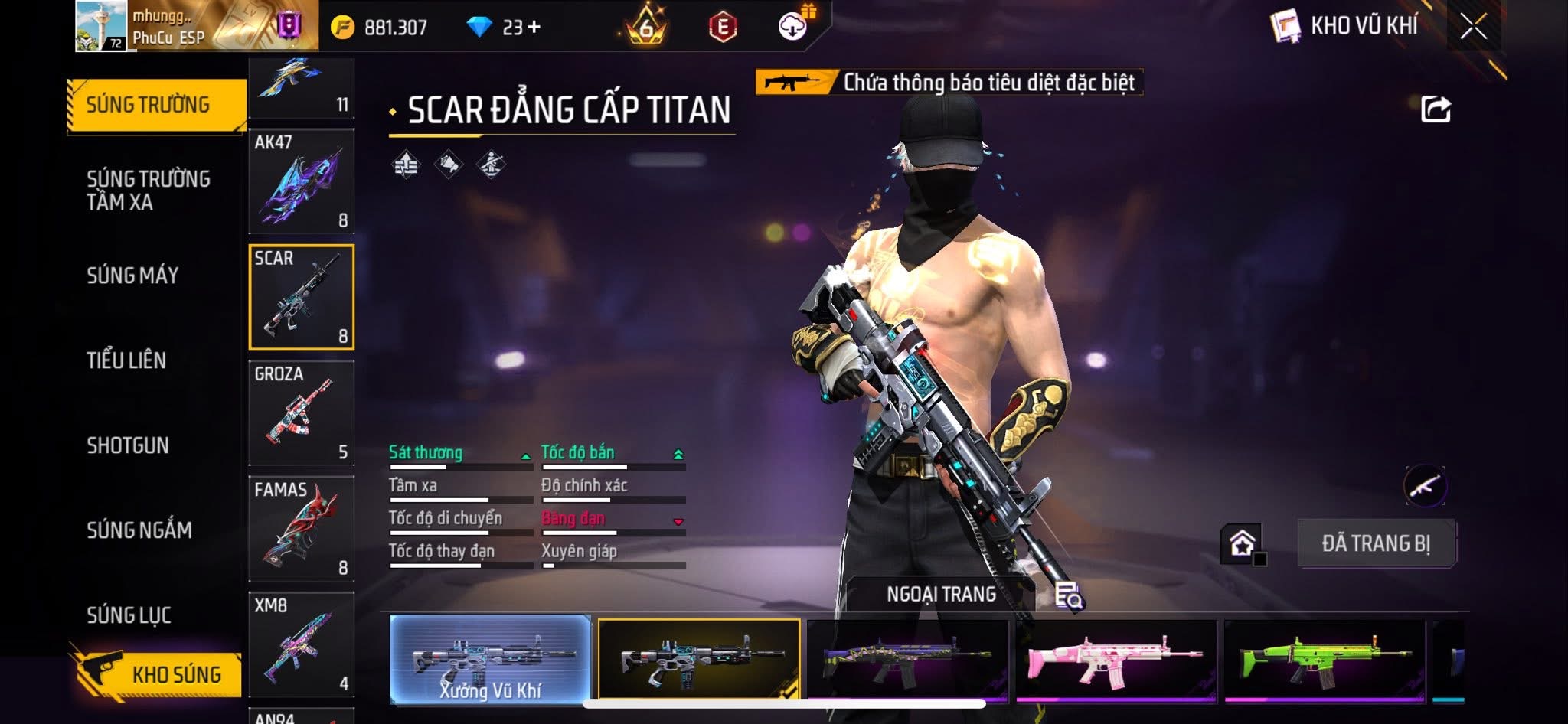Share the weapon using the share icon
1568x724 pixels.
coord(1436,109)
